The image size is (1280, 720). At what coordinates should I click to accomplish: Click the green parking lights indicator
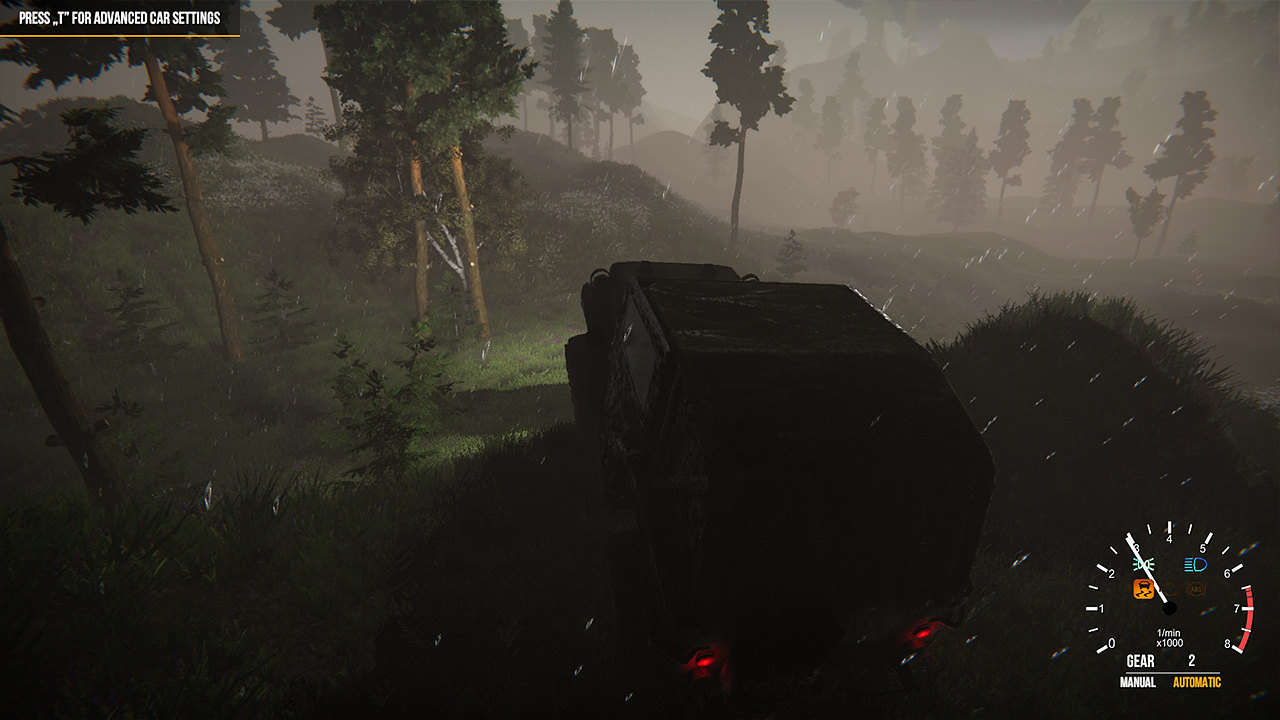click(1145, 564)
